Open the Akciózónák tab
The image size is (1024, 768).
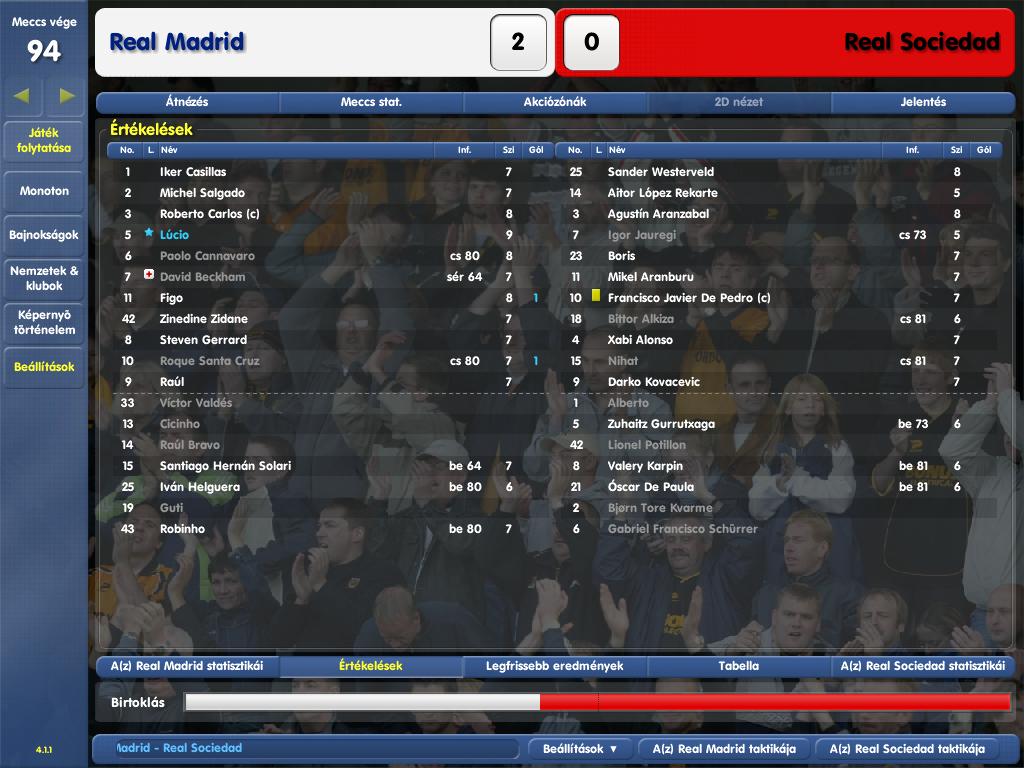[555, 102]
